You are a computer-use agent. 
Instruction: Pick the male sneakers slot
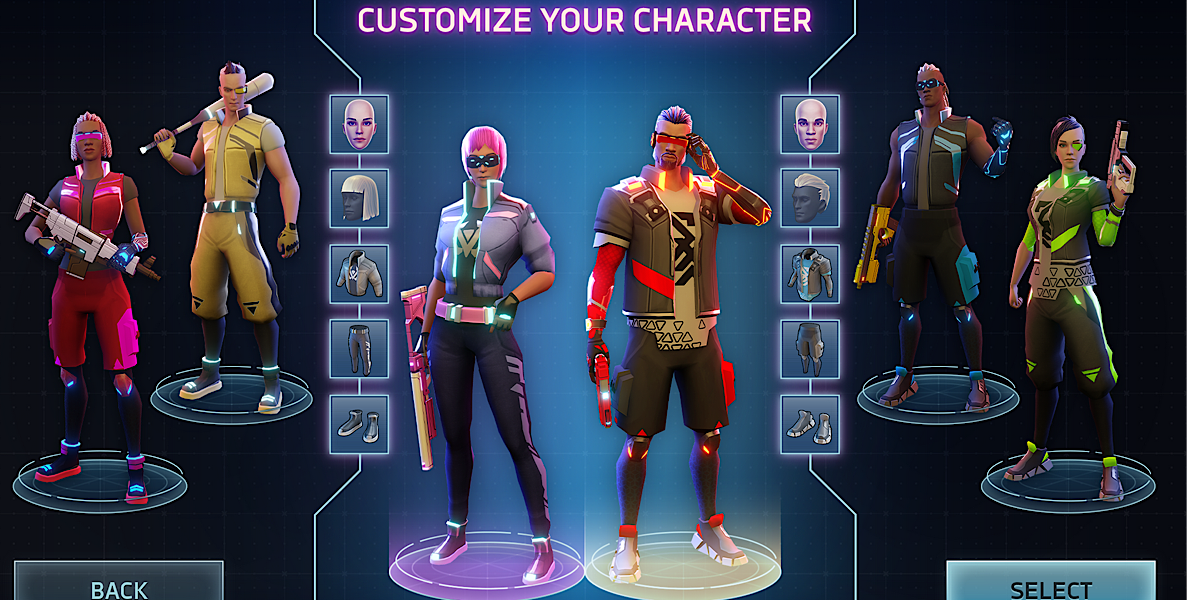click(810, 424)
